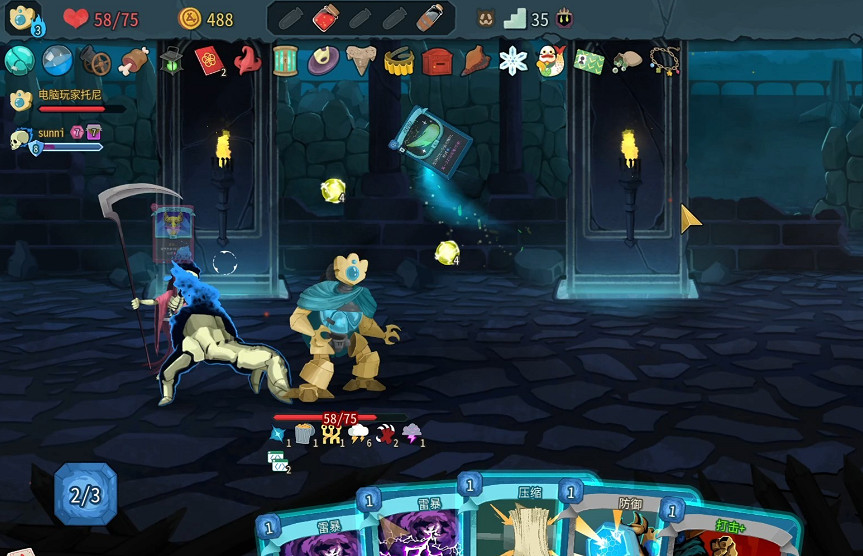Select player sunni's skull portrait

pyautogui.click(x=21, y=139)
